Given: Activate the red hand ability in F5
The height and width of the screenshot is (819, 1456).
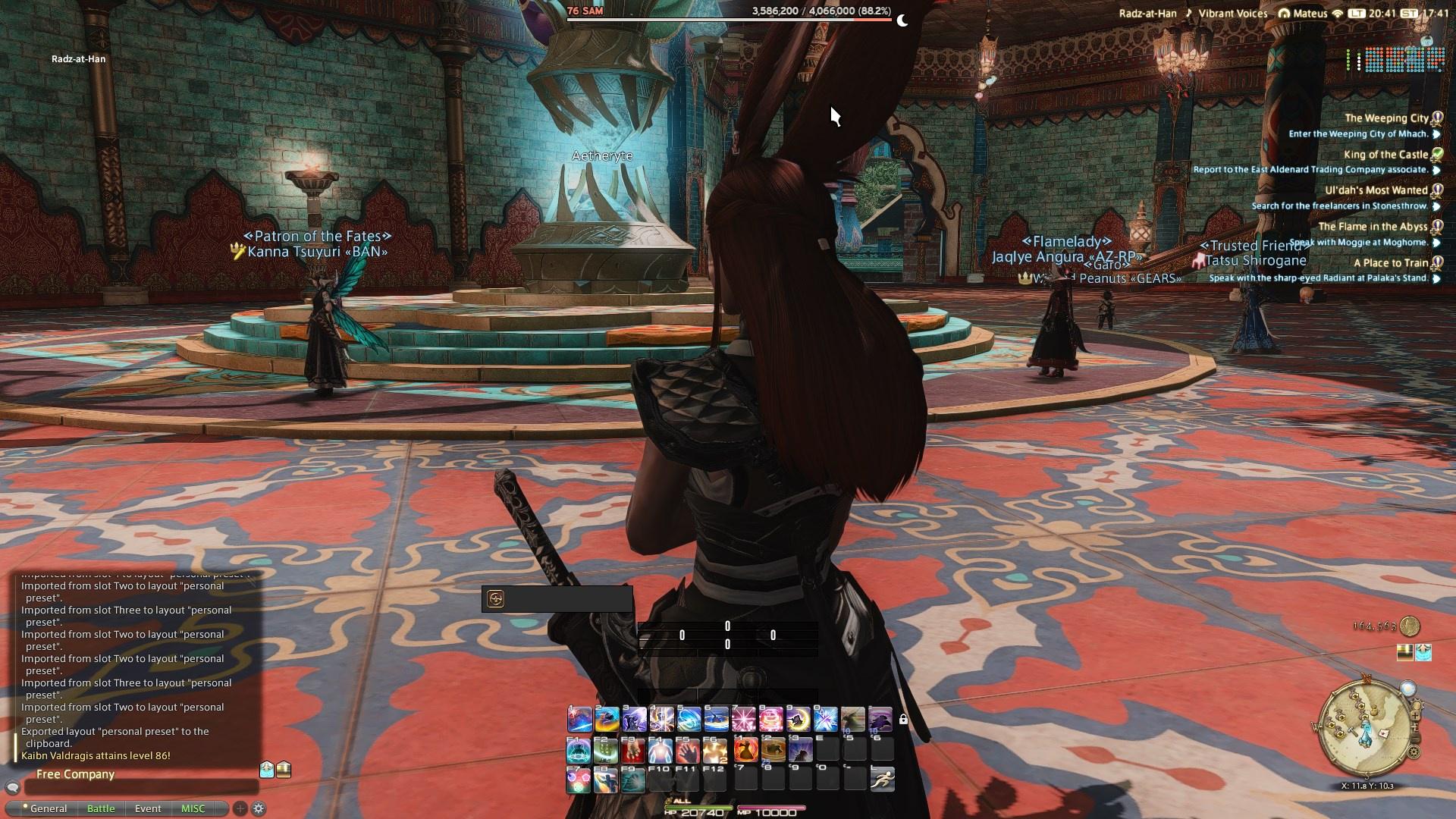Looking at the screenshot, I should coord(689,751).
